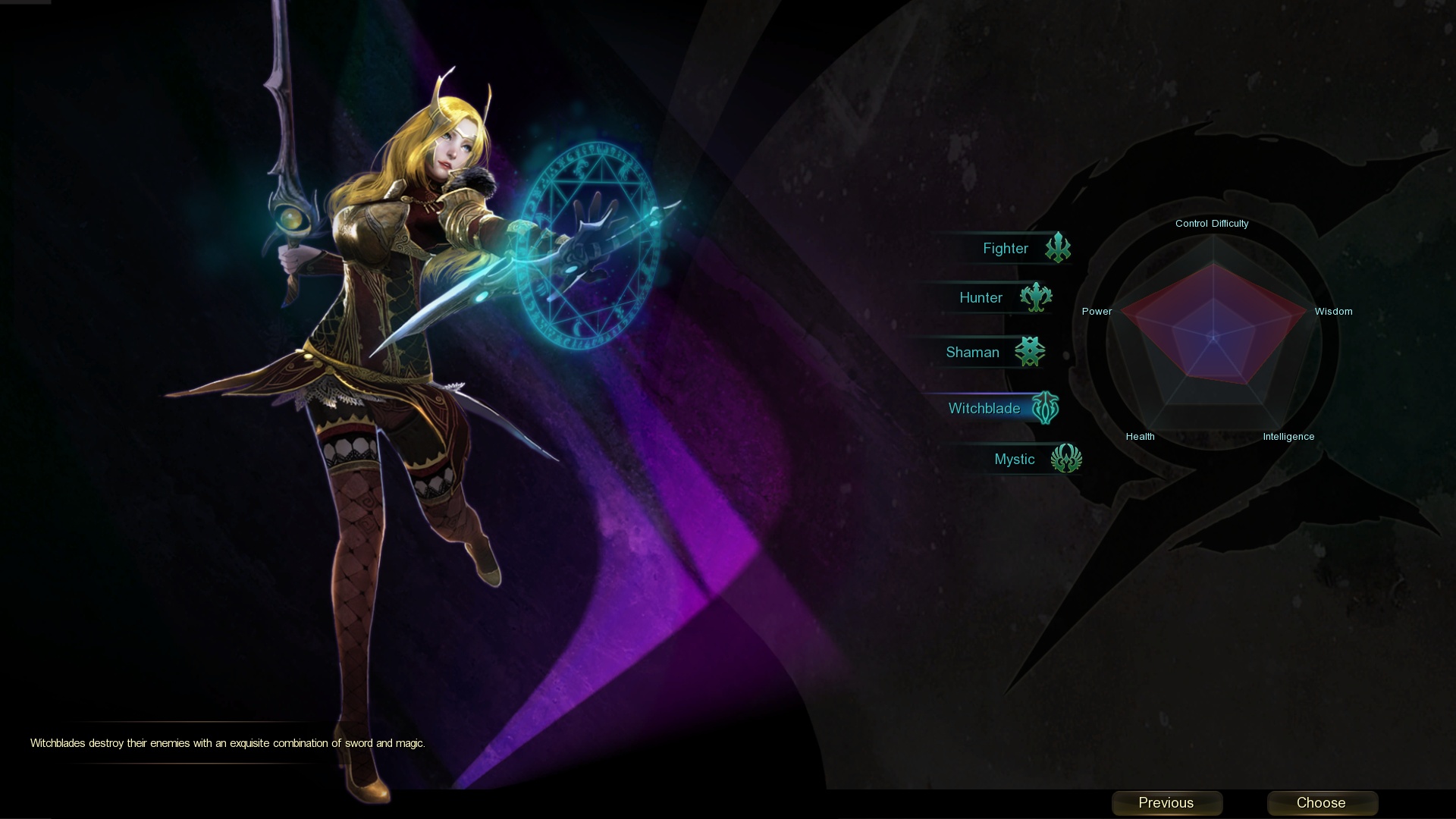Select the Mystic class label
The image size is (1456, 819).
pos(1015,459)
